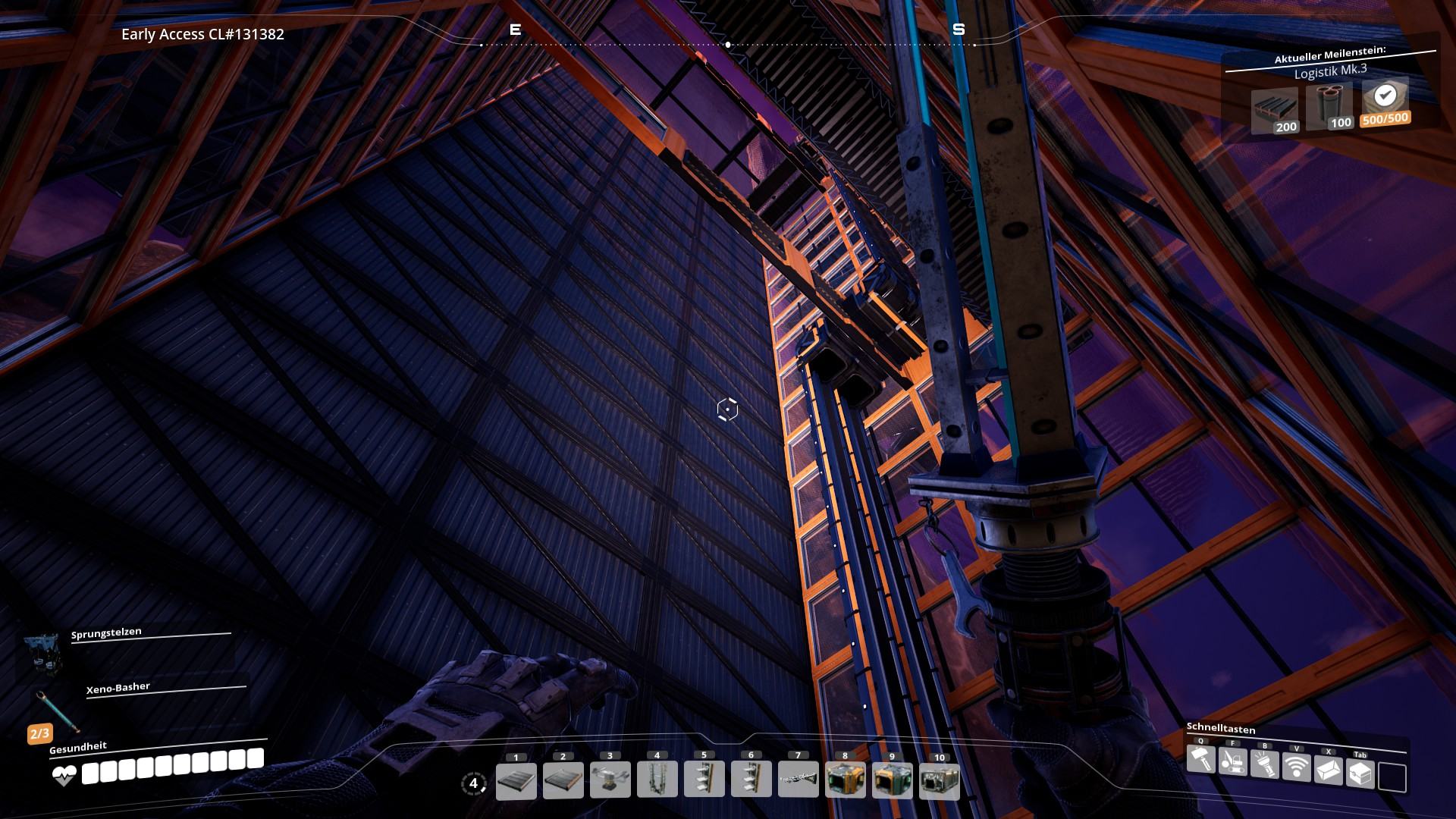Pick the orange-trimmed foundation in slot 2

coord(563,781)
